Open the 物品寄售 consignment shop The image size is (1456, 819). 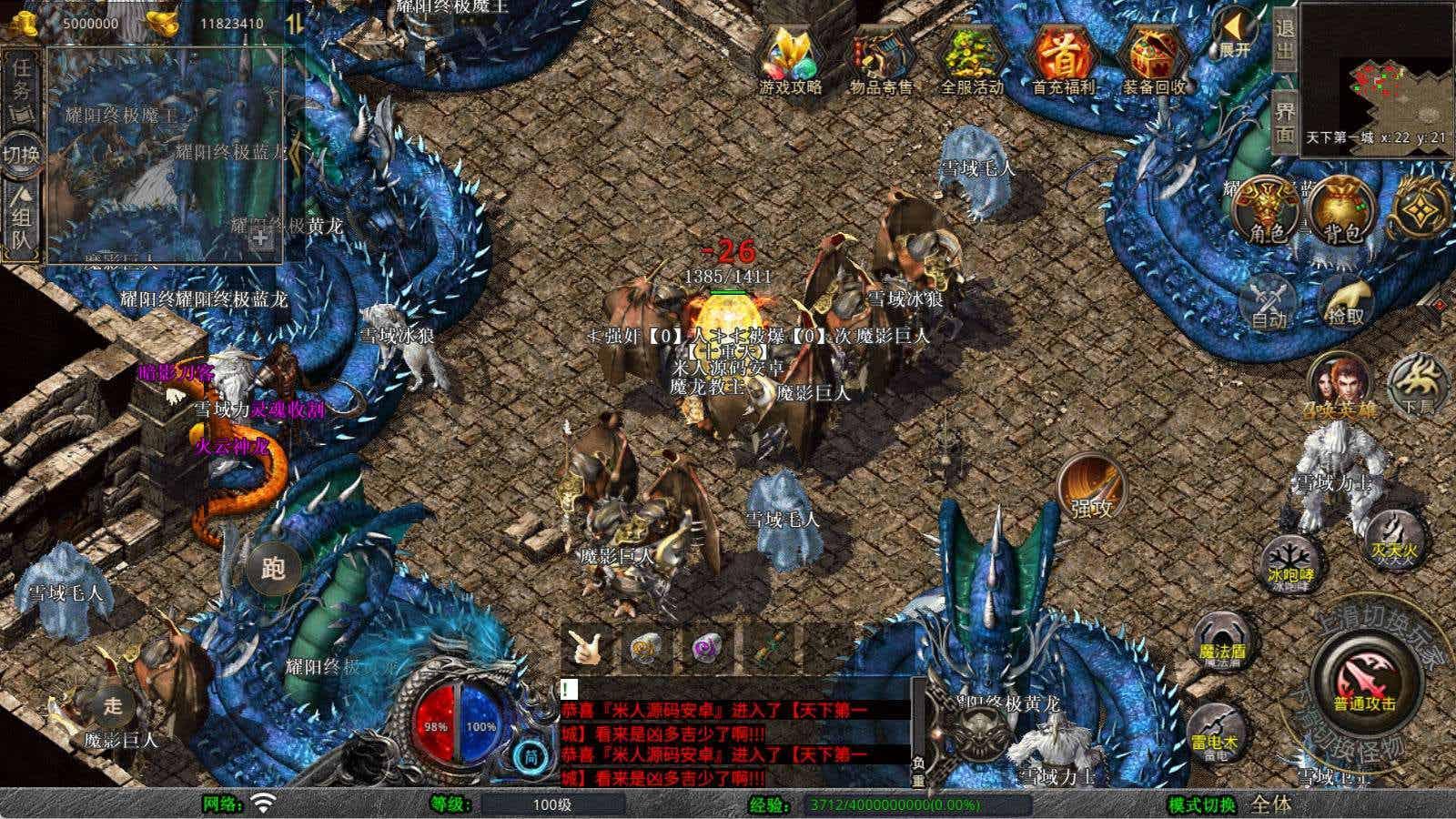881,58
